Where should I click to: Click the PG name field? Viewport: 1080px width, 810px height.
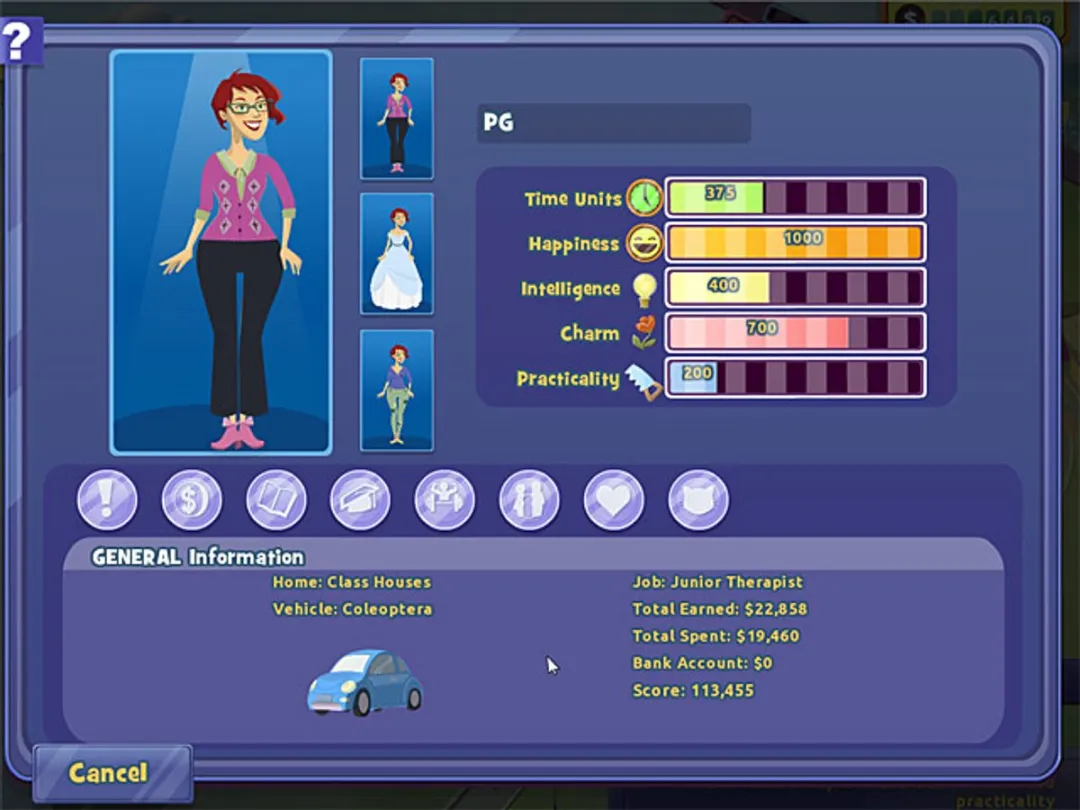(613, 123)
